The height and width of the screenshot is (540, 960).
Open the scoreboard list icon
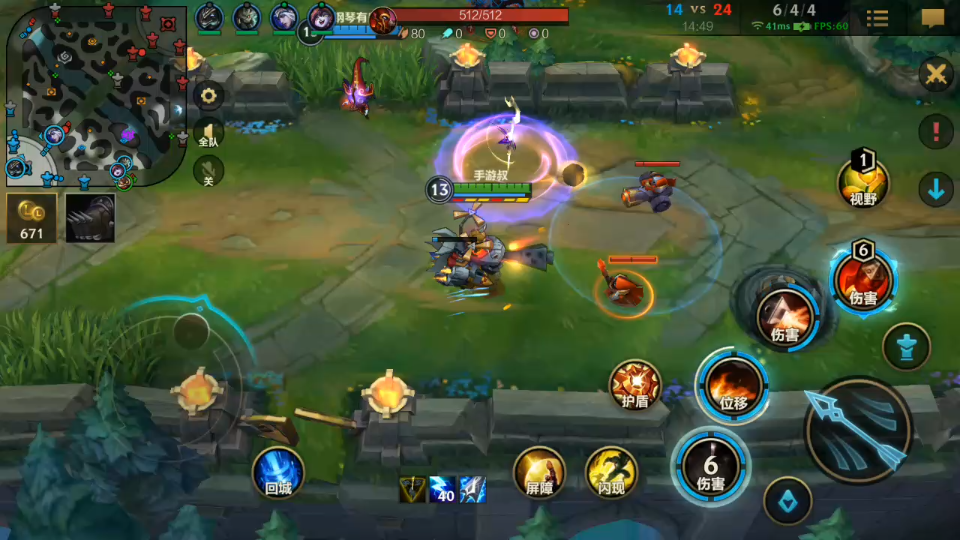878,18
